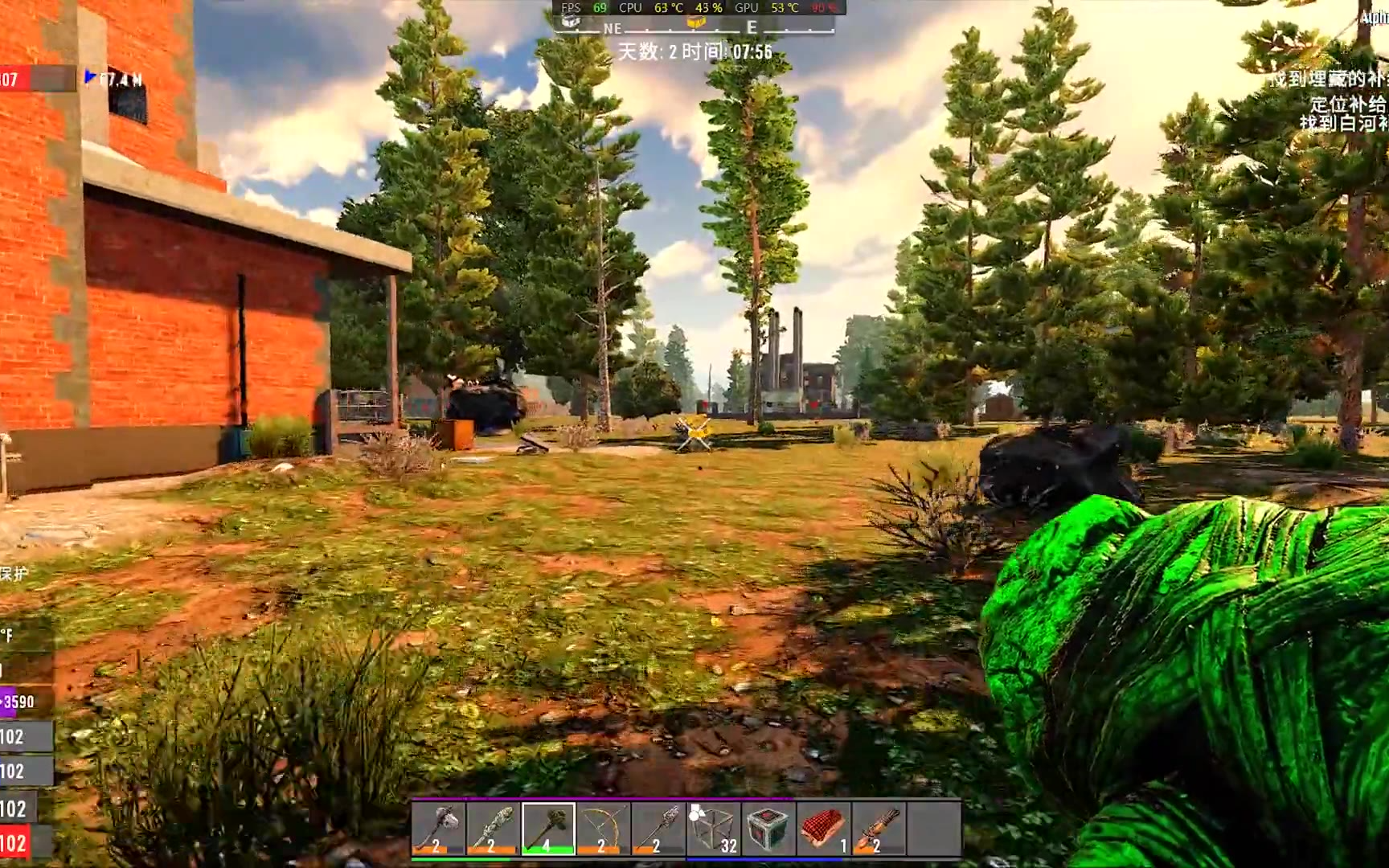Pick the wood frame block stack of 32
This screenshot has height=868, width=1389.
point(714,828)
